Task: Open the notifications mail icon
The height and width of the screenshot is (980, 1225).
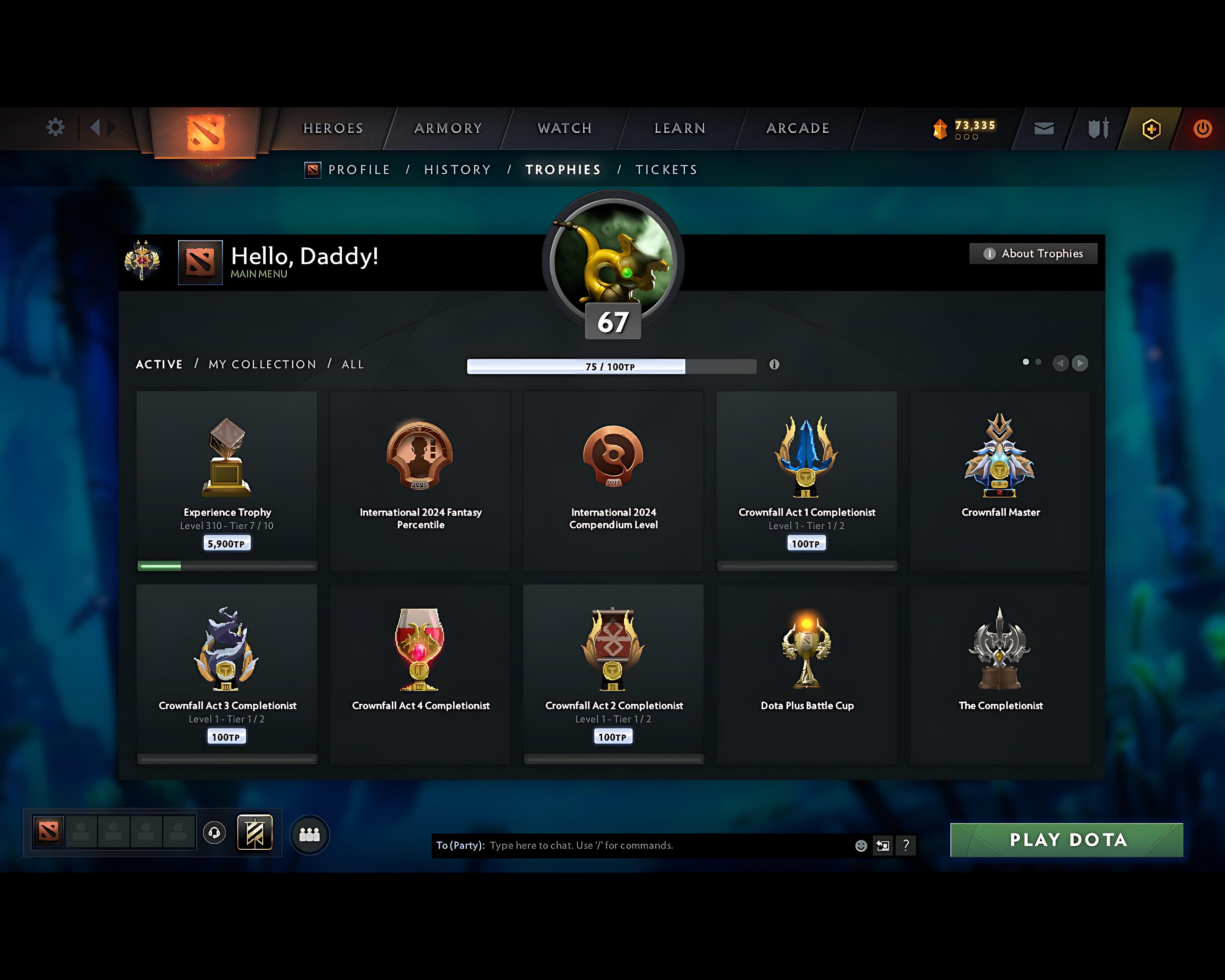Action: [x=1043, y=128]
